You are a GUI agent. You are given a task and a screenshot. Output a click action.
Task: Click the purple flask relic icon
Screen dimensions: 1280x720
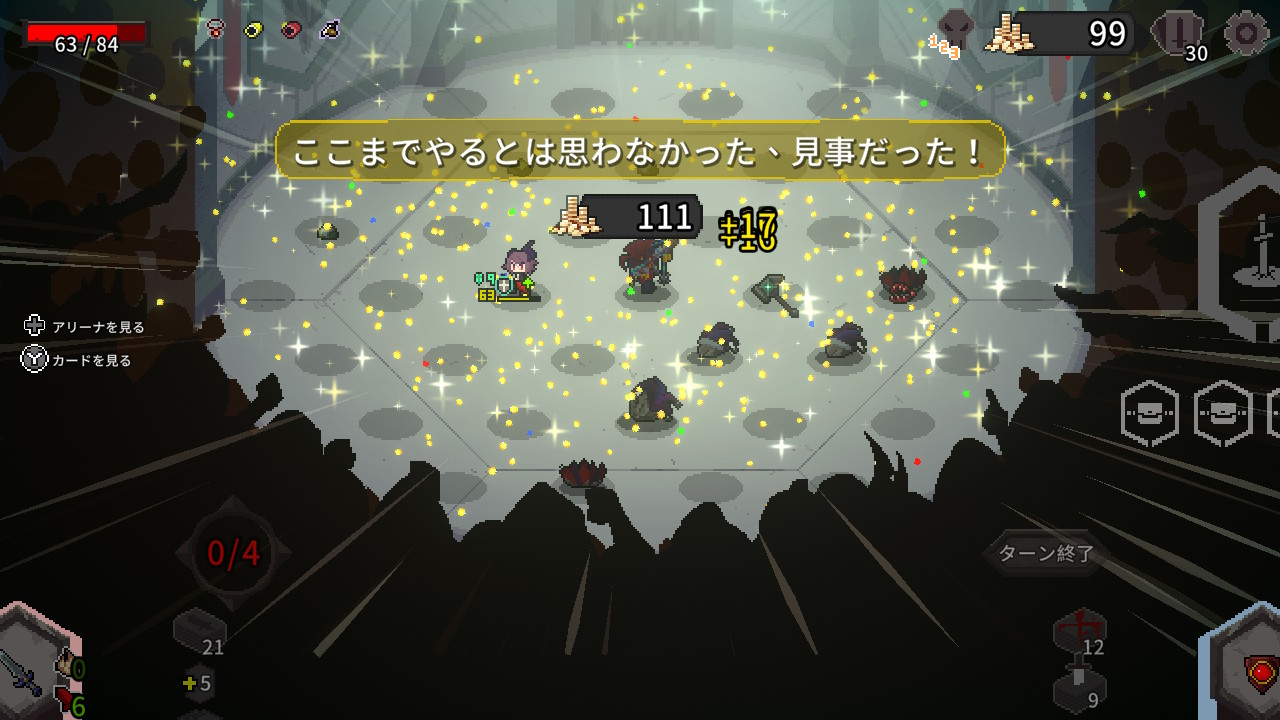[329, 30]
